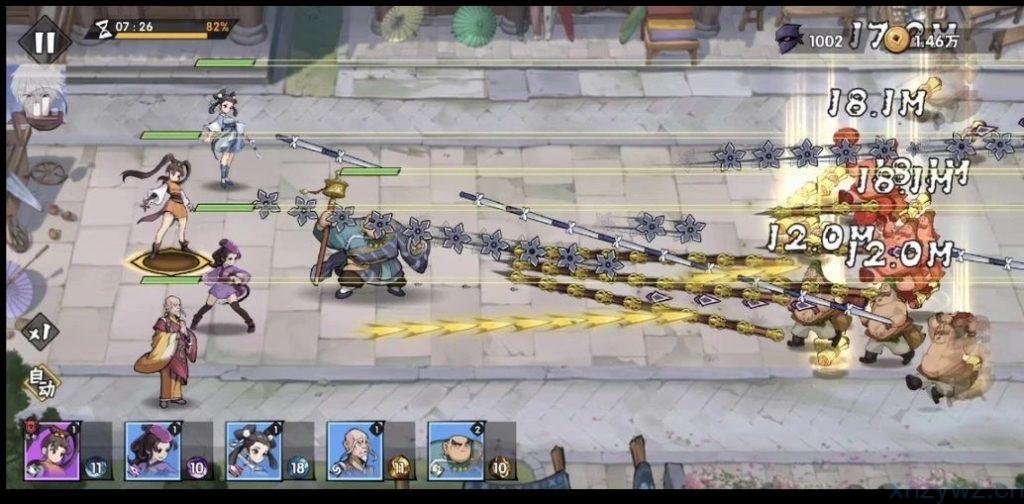Pause the battle
This screenshot has height=504, width=1024.
(x=45, y=41)
